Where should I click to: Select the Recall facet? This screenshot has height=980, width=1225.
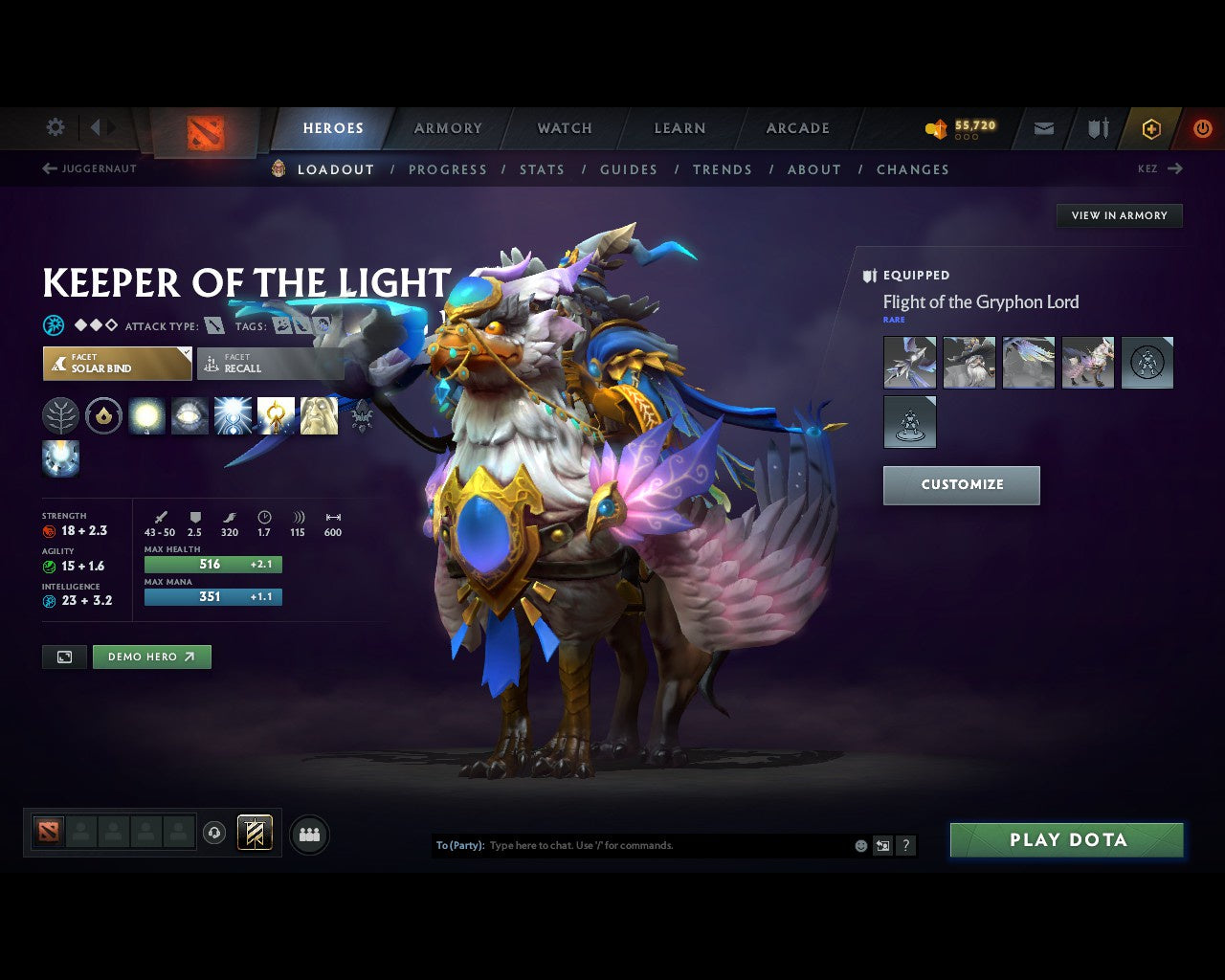tap(270, 364)
